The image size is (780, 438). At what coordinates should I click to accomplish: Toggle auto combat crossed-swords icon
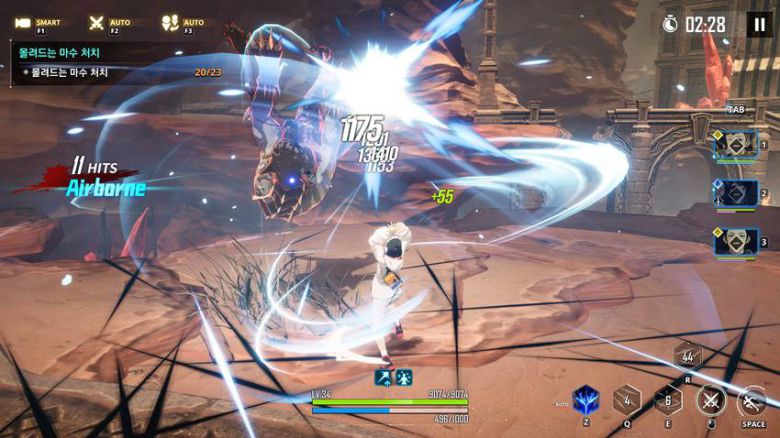pos(96,22)
